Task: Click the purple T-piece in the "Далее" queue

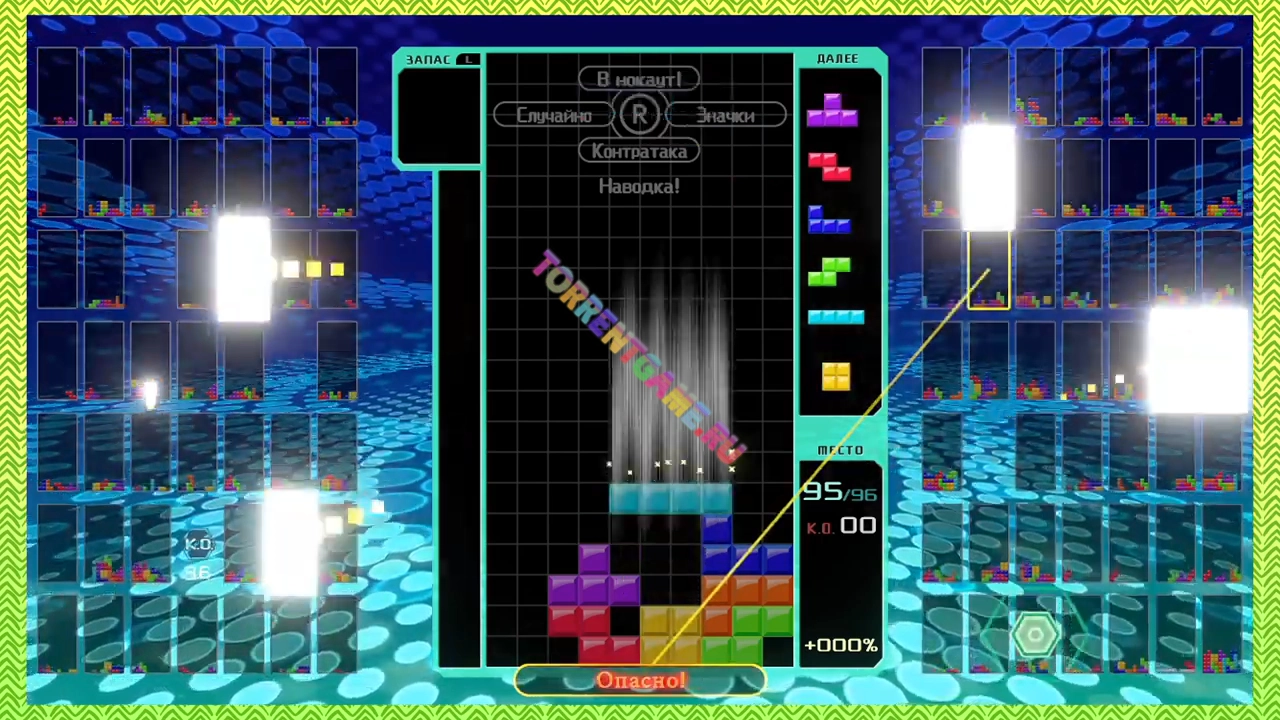Action: pos(832,110)
